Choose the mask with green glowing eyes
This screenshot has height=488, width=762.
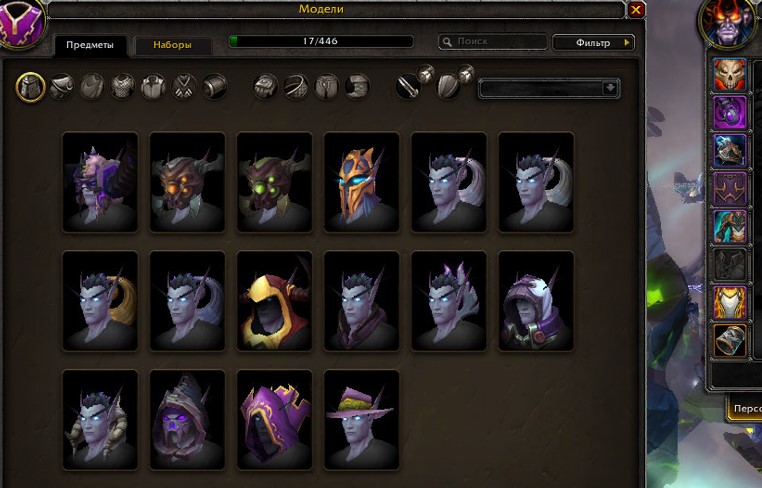274,180
